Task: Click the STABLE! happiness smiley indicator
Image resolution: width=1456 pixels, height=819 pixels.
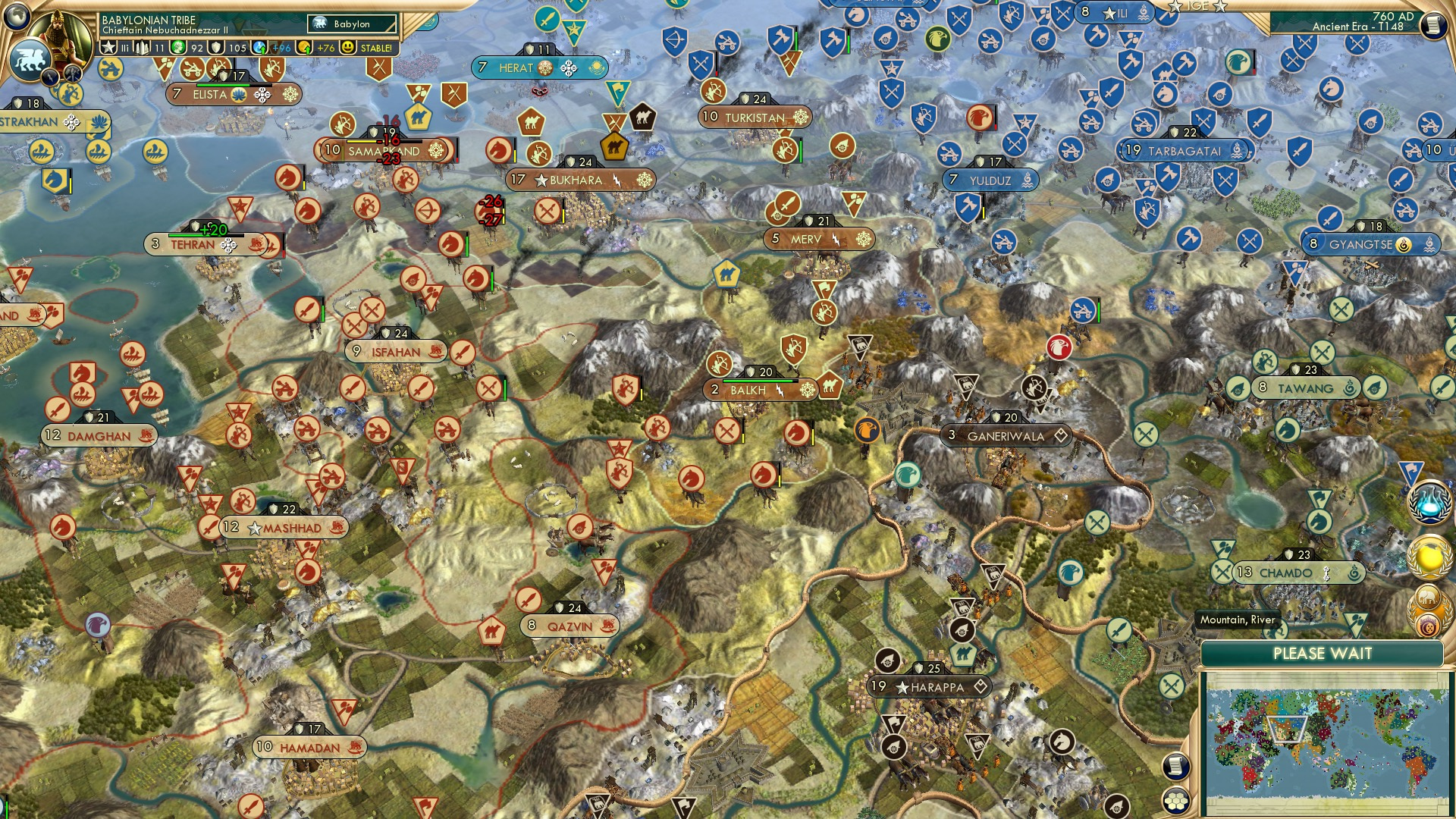Action: click(x=349, y=47)
